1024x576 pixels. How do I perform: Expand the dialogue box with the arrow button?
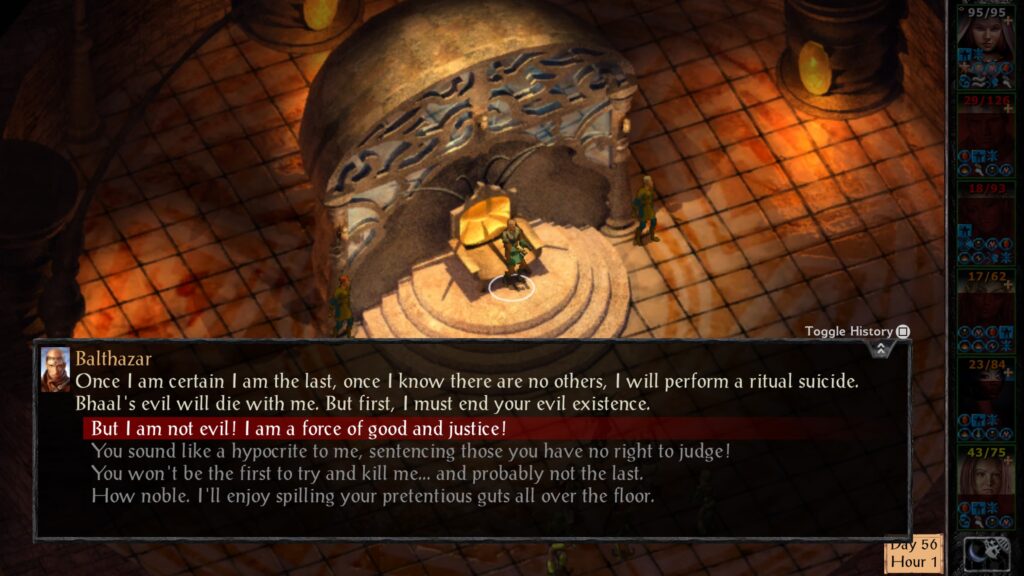pos(880,348)
